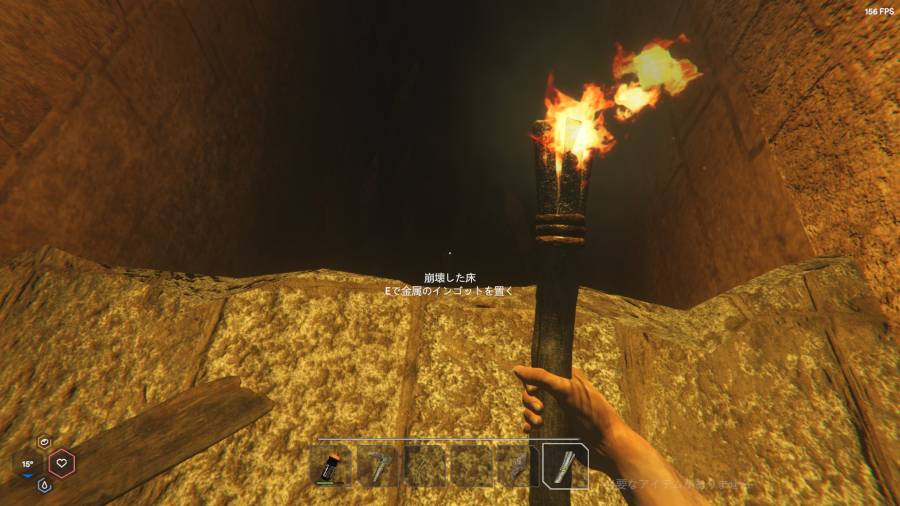Choose the axe-like tool in the hotbar
900x506 pixels.
click(x=379, y=467)
